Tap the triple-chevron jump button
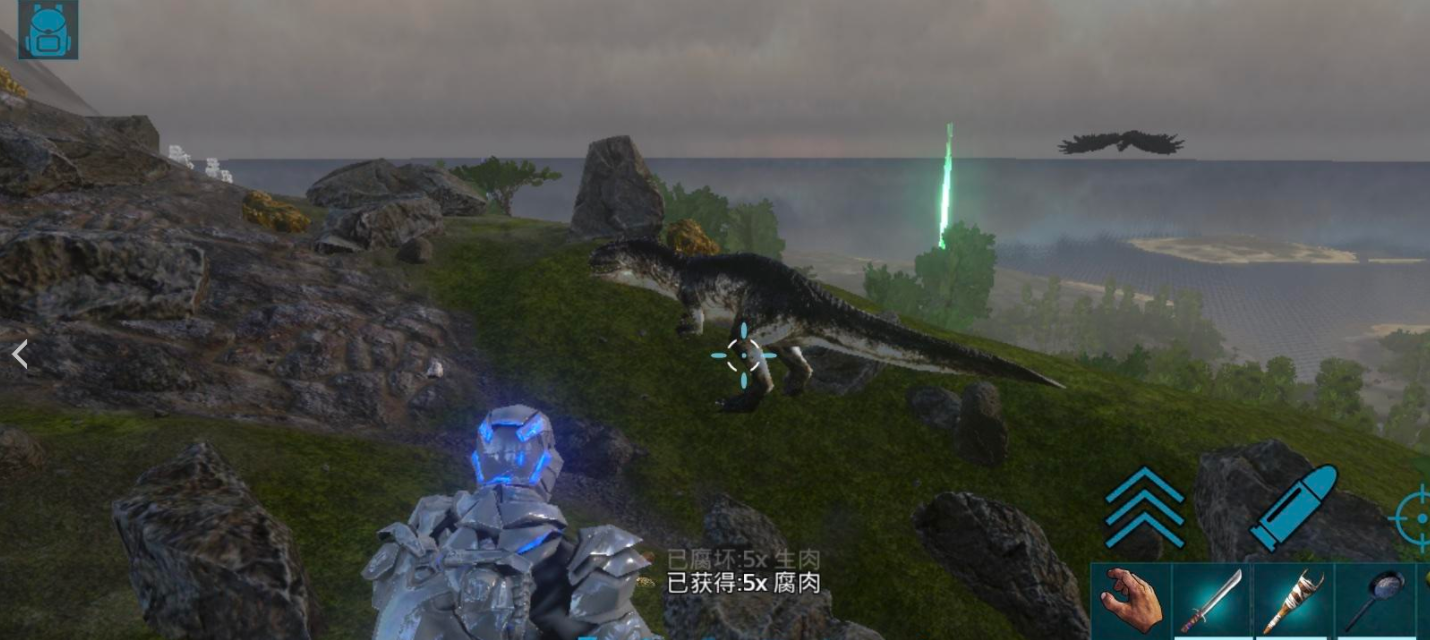 coord(1144,507)
